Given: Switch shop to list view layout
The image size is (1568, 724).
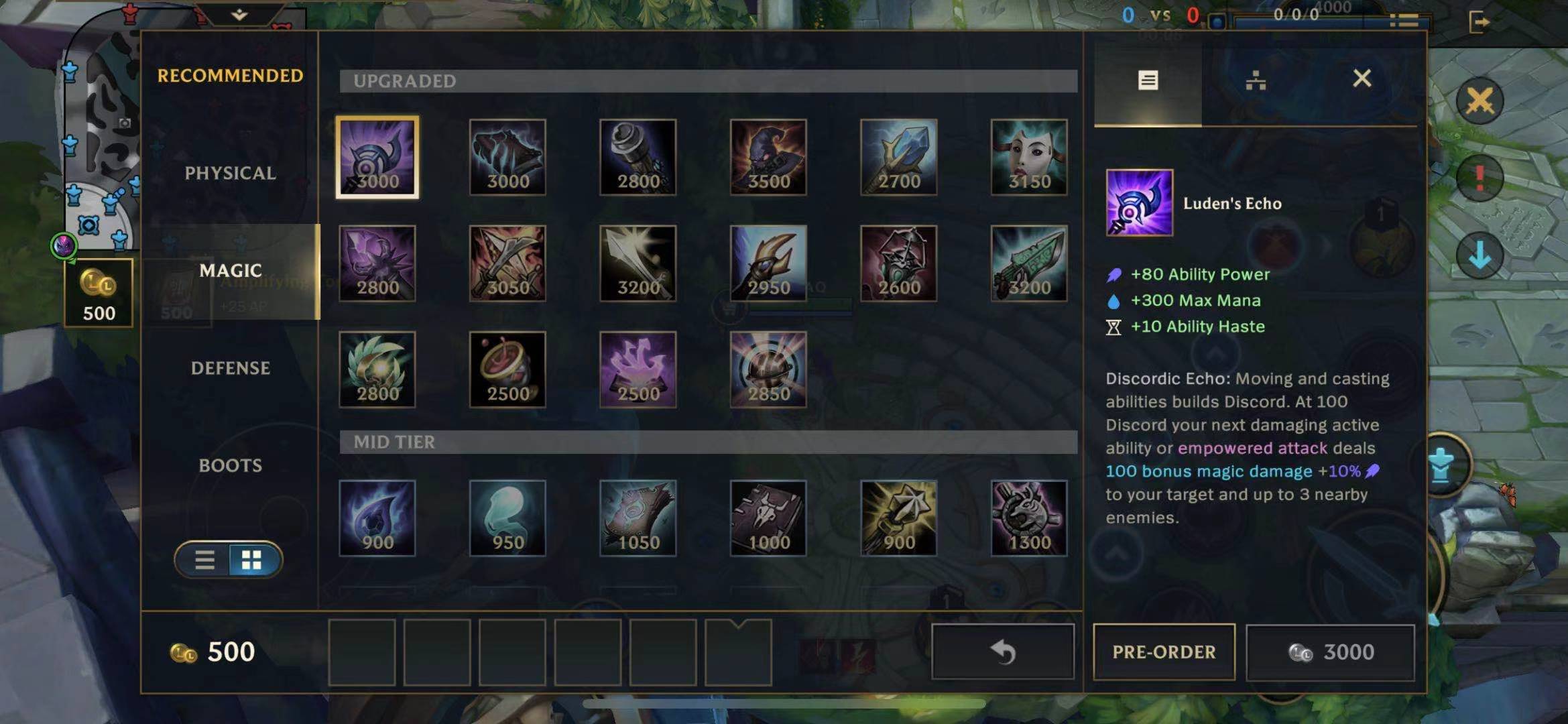Looking at the screenshot, I should pyautogui.click(x=204, y=560).
